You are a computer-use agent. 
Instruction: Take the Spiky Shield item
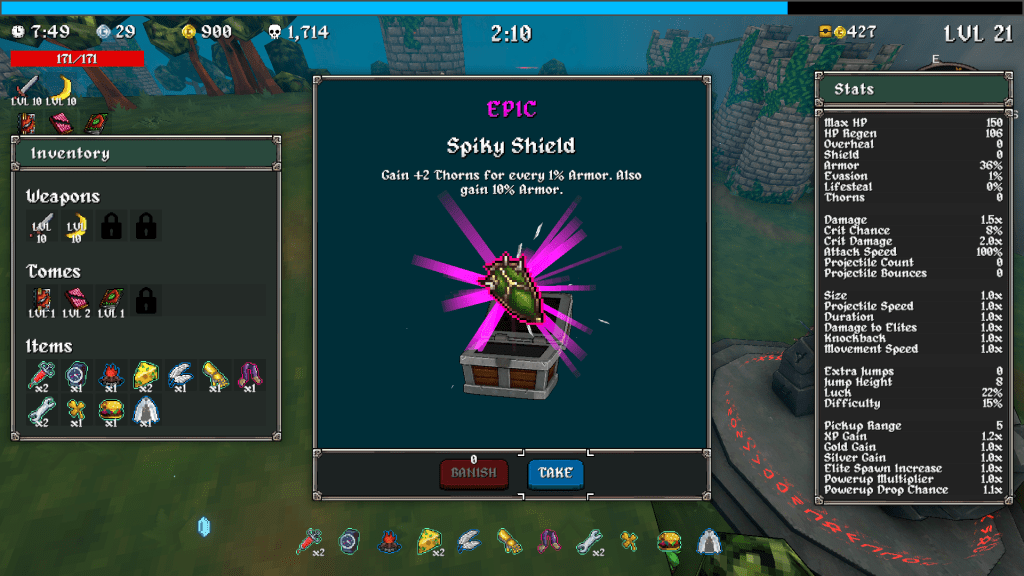[x=555, y=473]
